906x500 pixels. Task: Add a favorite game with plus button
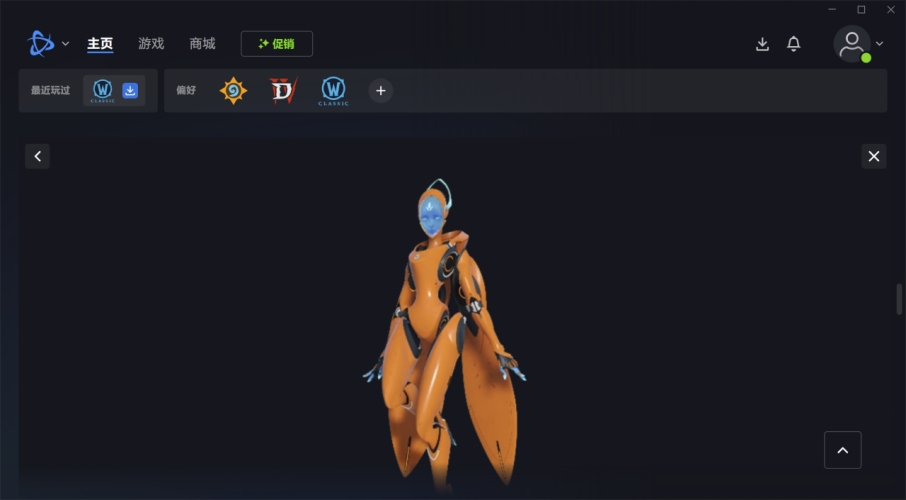[x=380, y=91]
